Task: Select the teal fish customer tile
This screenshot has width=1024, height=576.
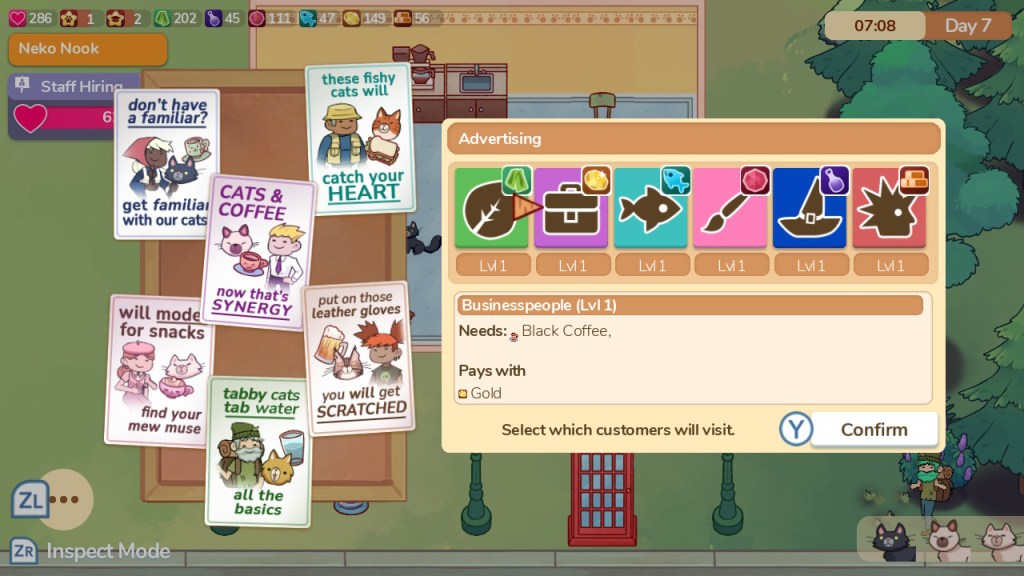Action: tap(650, 209)
